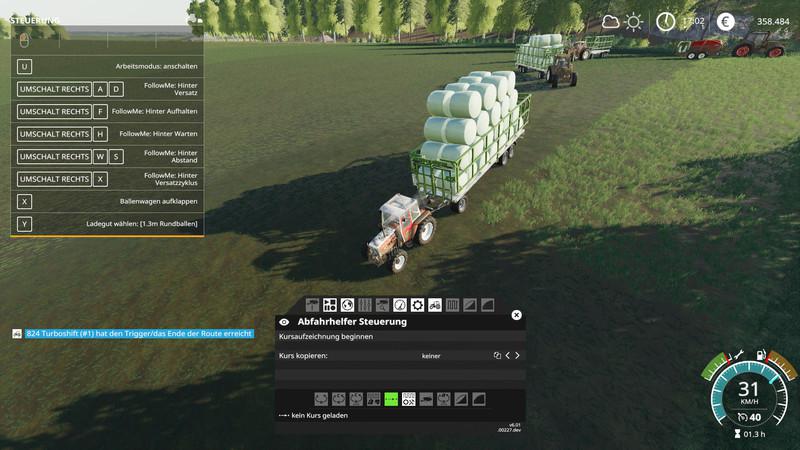Select the green highlighted mode icon
The height and width of the screenshot is (450, 800).
tap(391, 399)
